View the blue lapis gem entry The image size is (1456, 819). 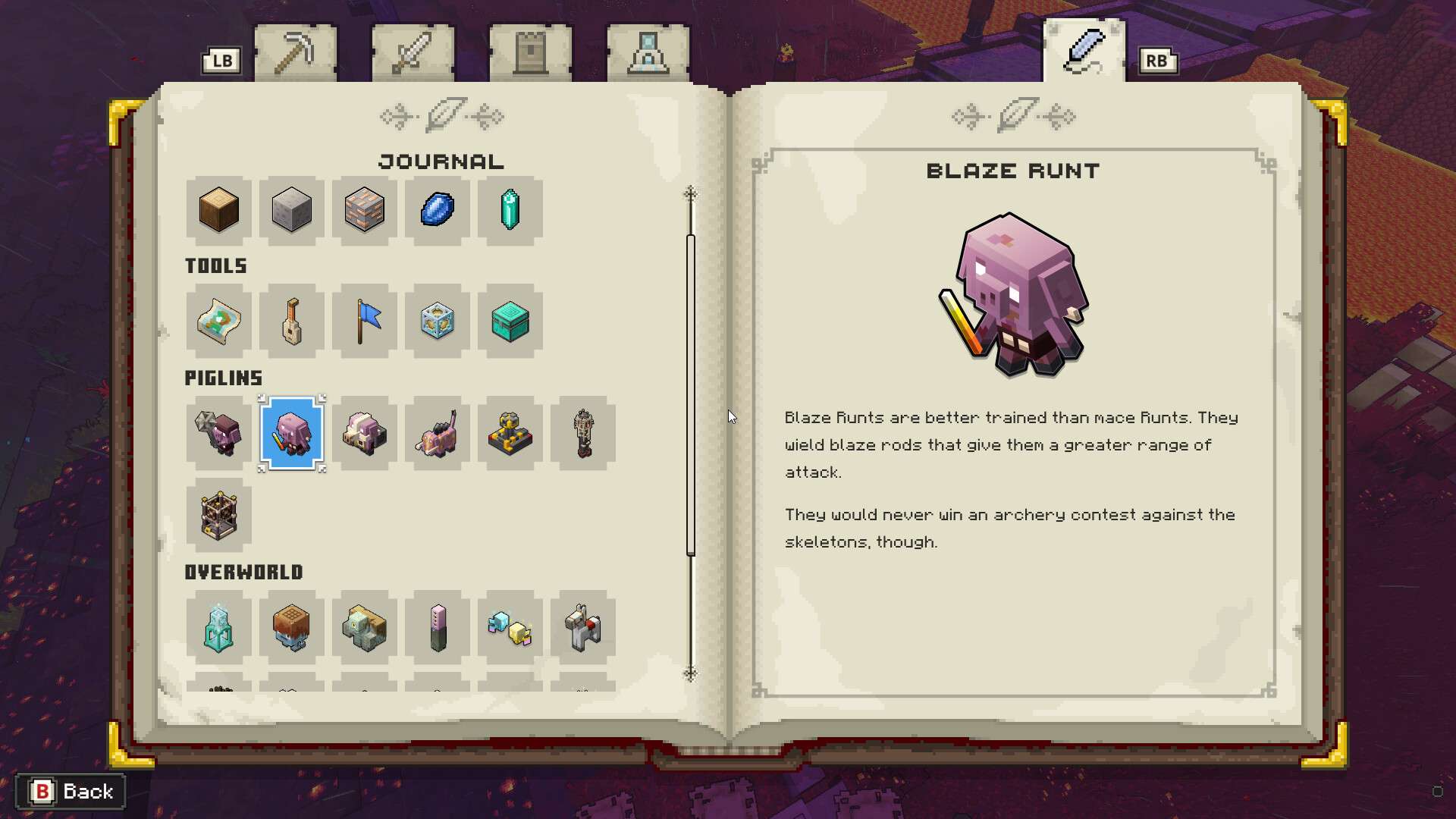coord(437,210)
